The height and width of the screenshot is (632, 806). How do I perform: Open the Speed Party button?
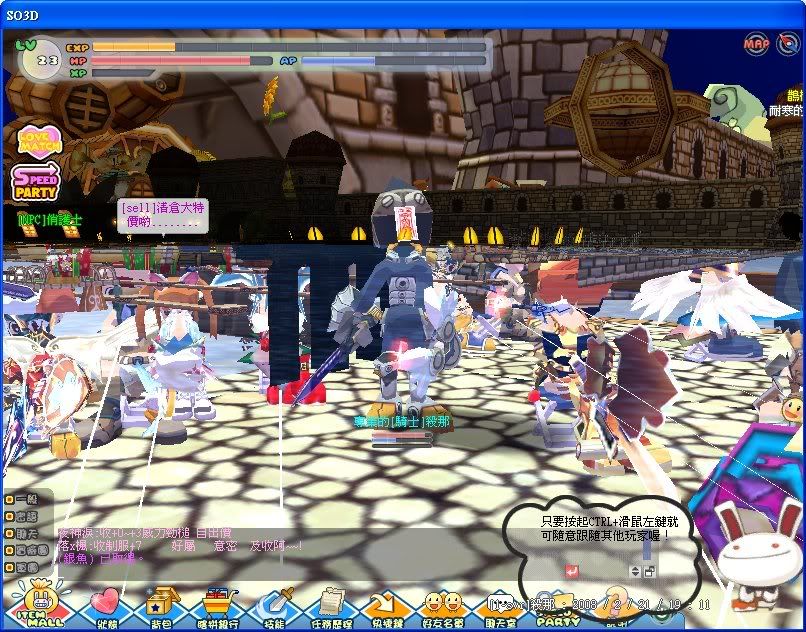coord(34,183)
